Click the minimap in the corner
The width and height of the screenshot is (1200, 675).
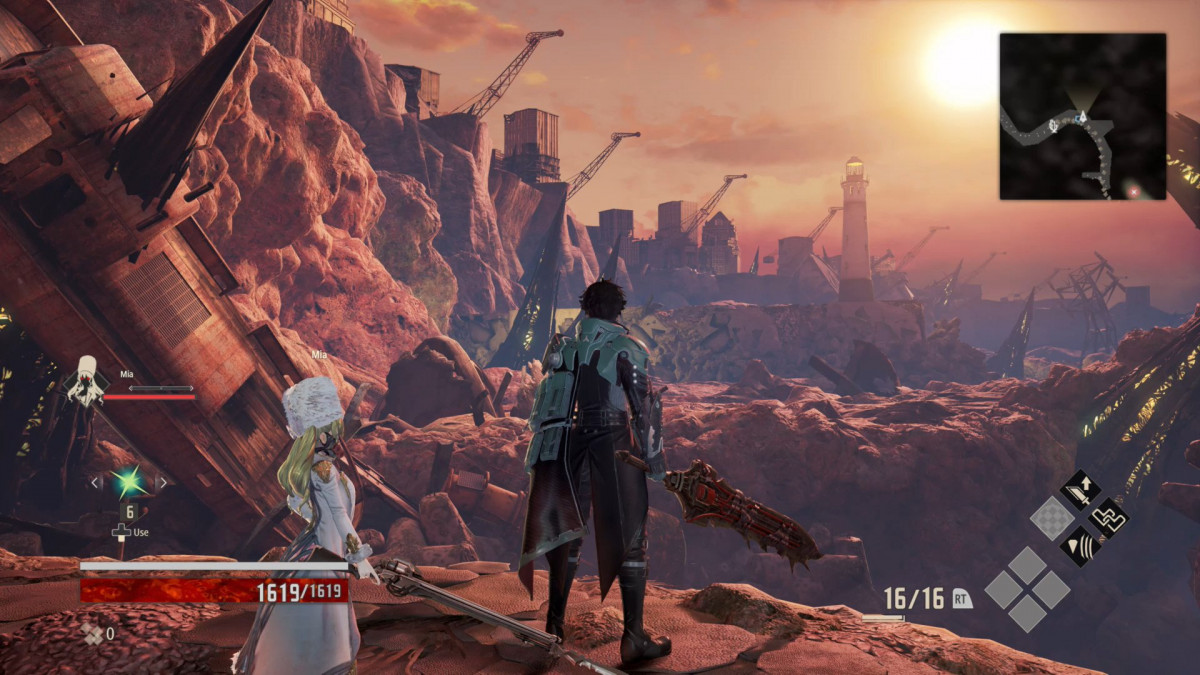[x=1082, y=115]
